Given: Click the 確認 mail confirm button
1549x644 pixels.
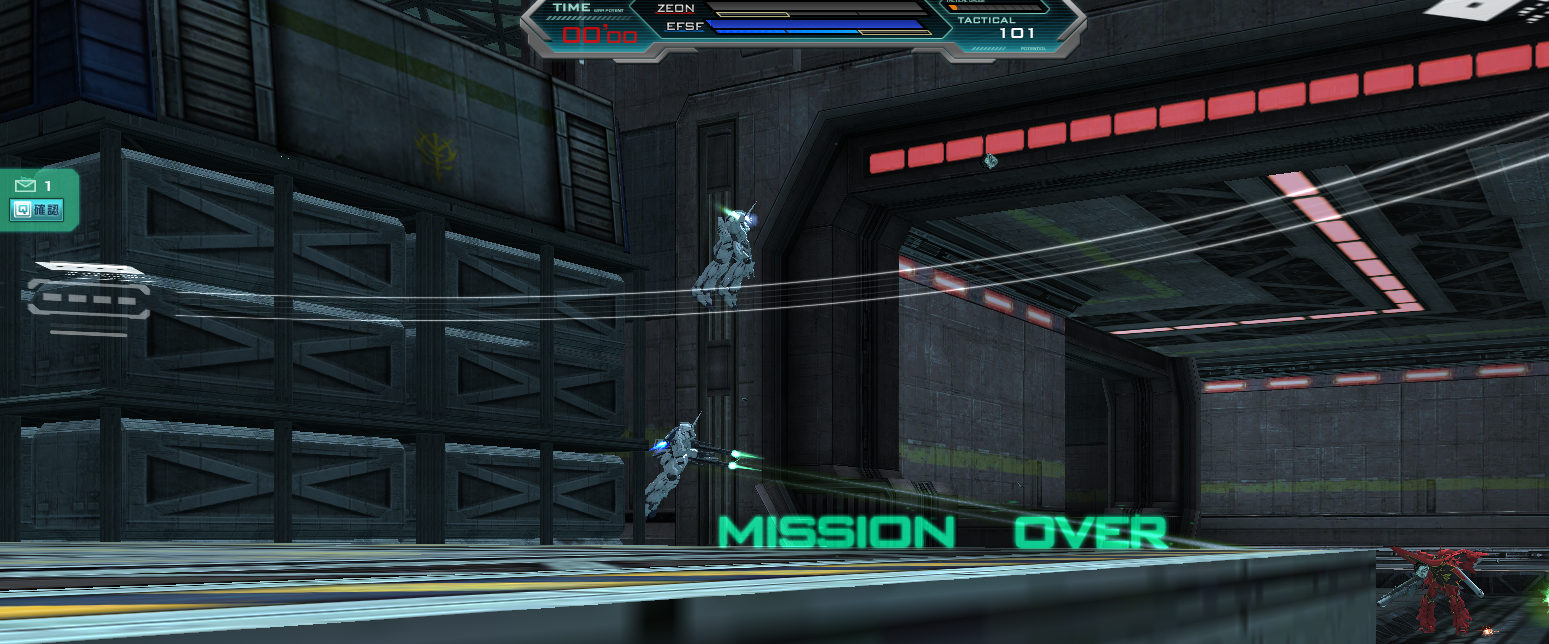Looking at the screenshot, I should pos(37,210).
